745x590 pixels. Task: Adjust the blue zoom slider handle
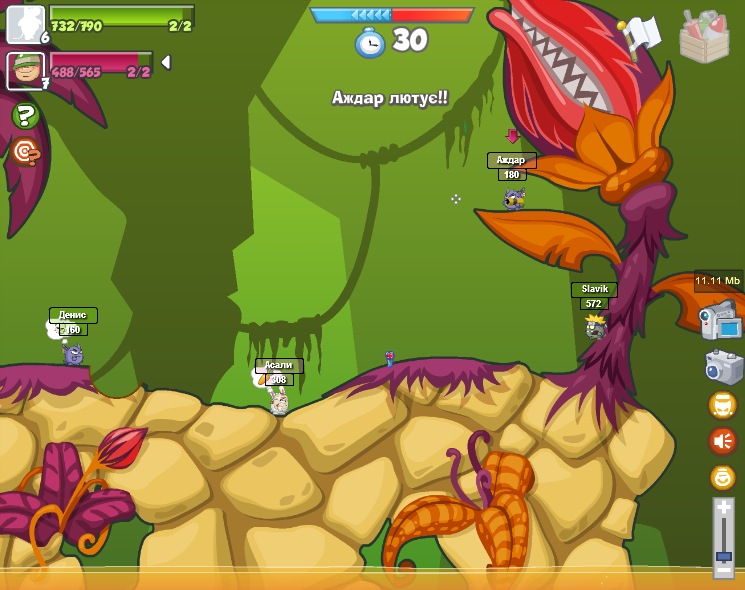(x=723, y=555)
